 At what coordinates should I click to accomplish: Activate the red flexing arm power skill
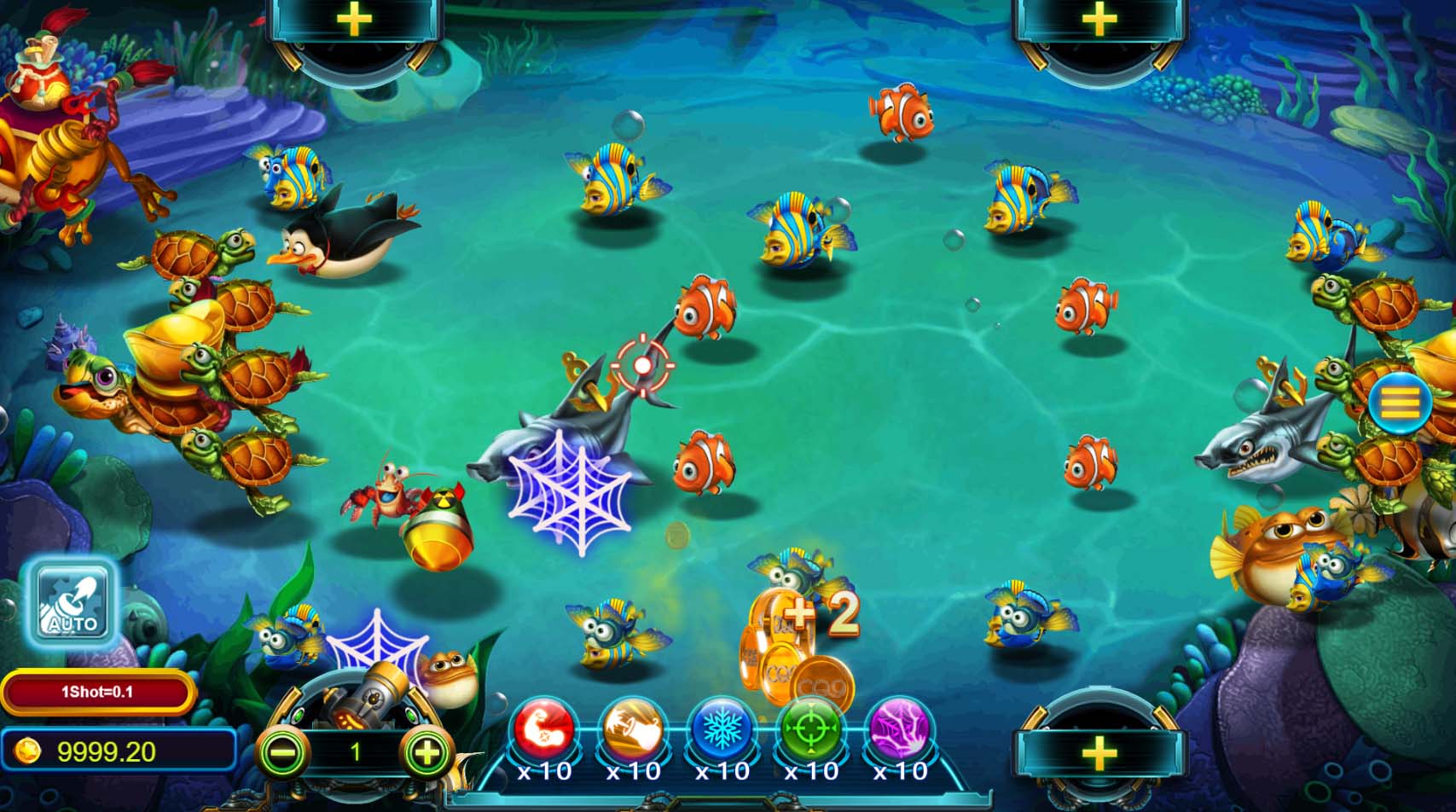tap(544, 730)
